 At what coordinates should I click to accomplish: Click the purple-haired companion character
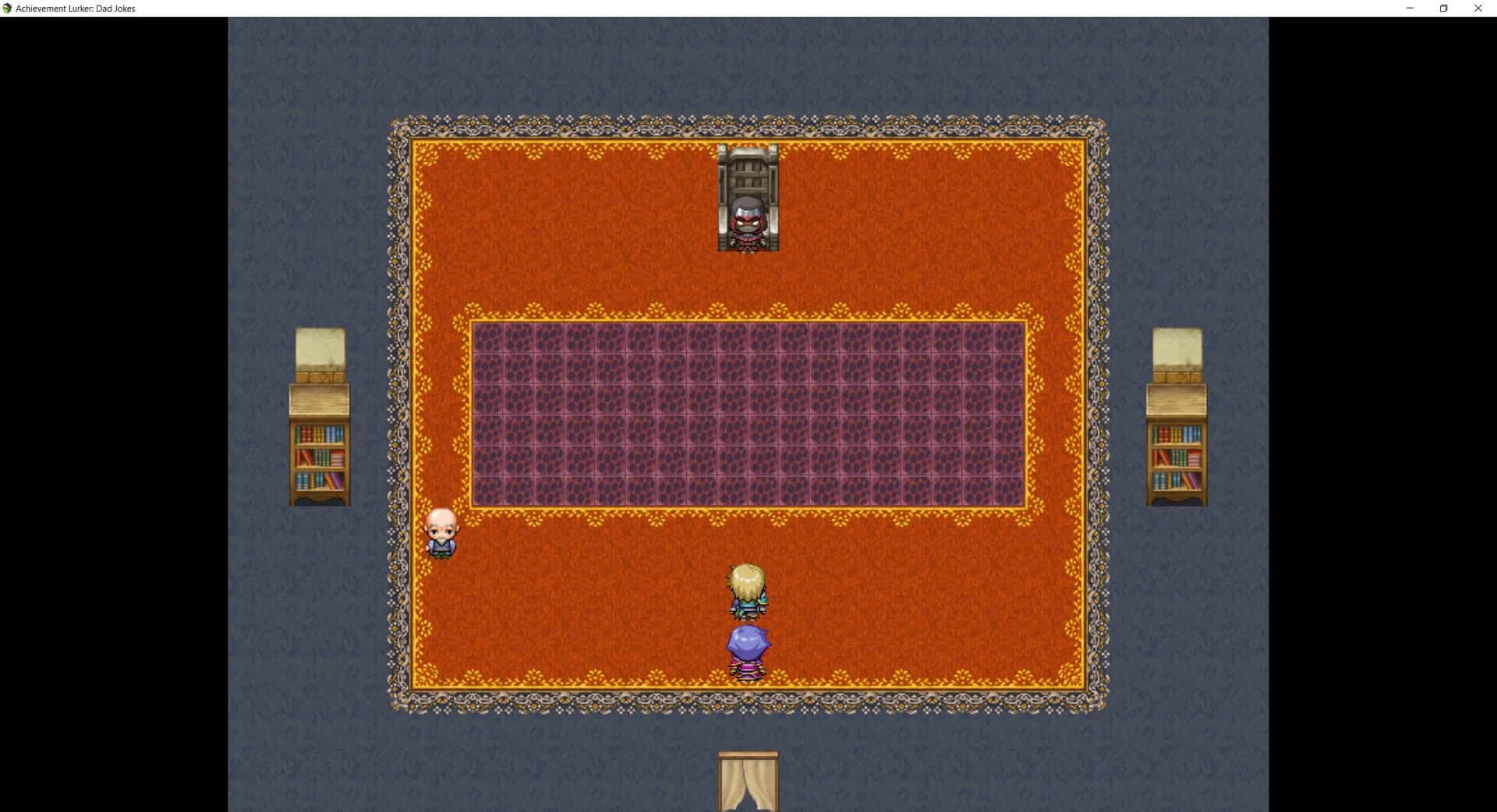747,647
